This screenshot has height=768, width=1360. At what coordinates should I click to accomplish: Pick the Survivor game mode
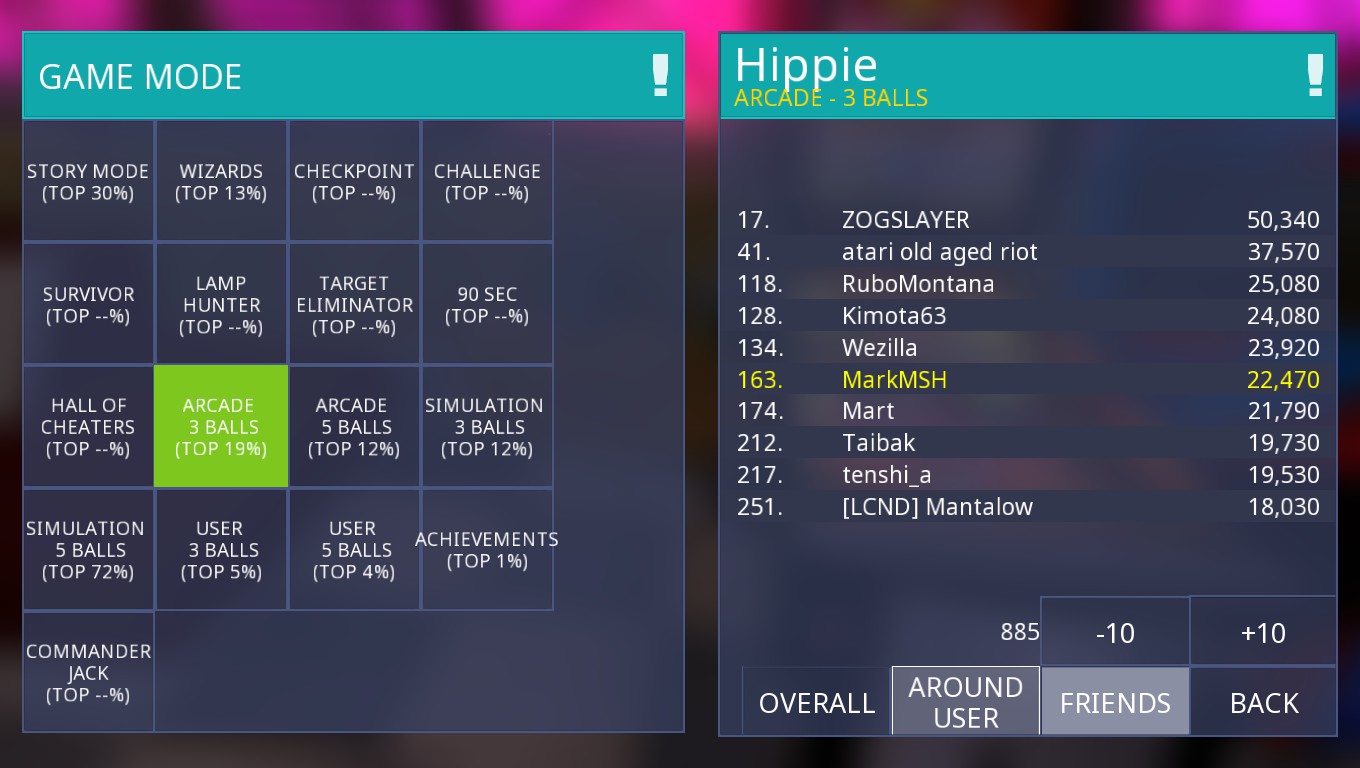point(88,305)
